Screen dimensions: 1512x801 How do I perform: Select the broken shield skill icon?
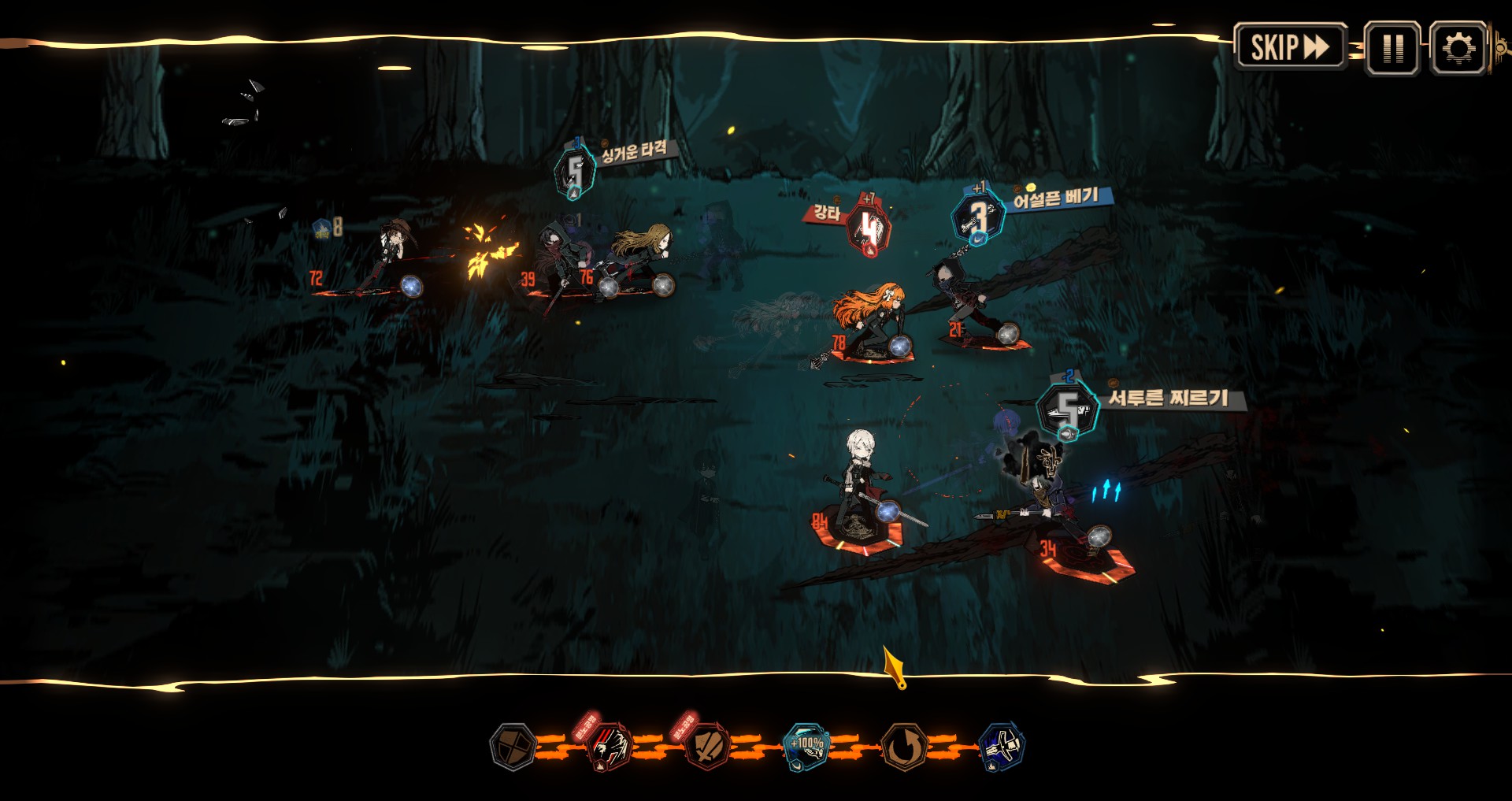708,746
